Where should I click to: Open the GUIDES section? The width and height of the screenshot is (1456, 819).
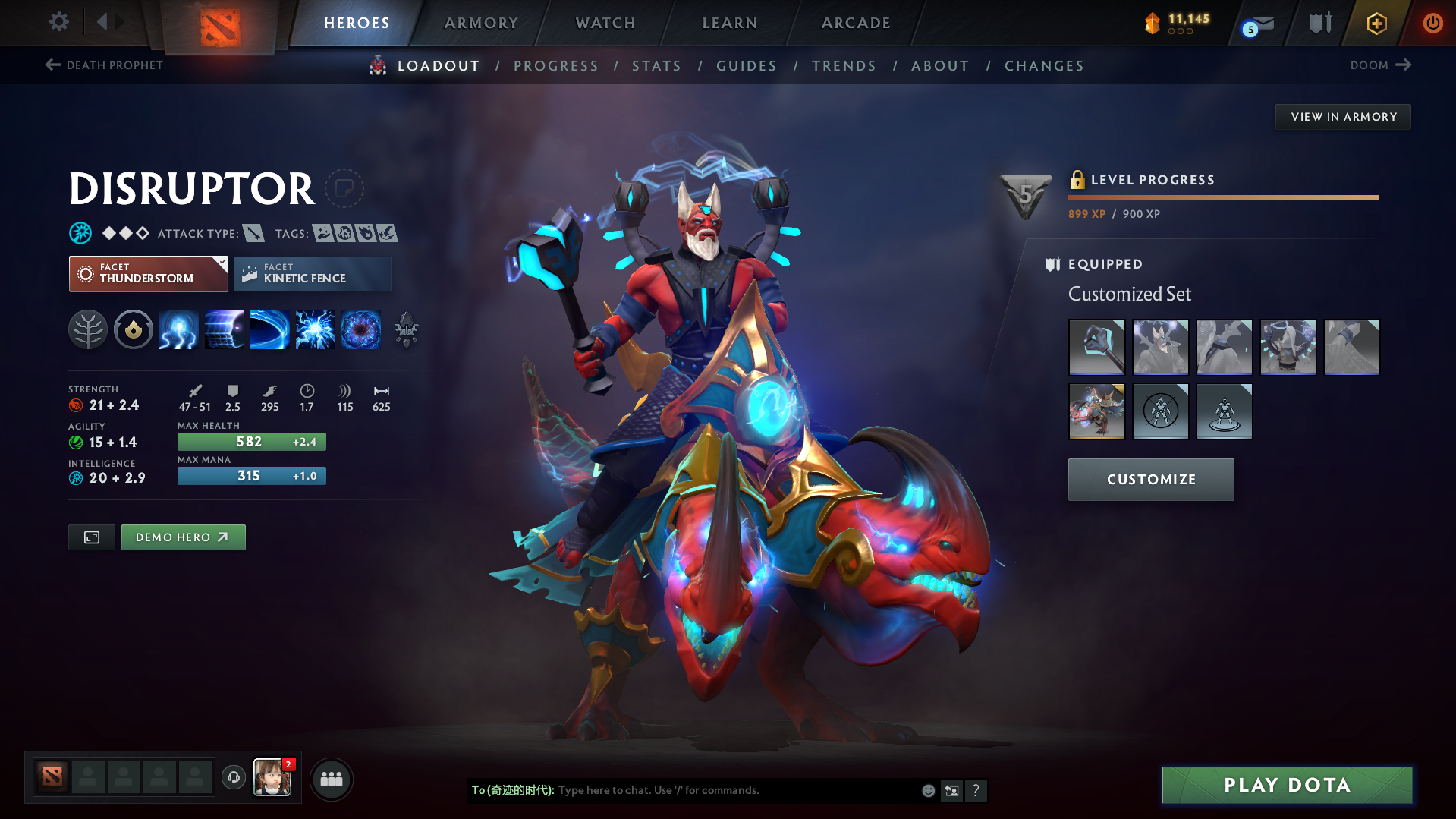(x=746, y=66)
